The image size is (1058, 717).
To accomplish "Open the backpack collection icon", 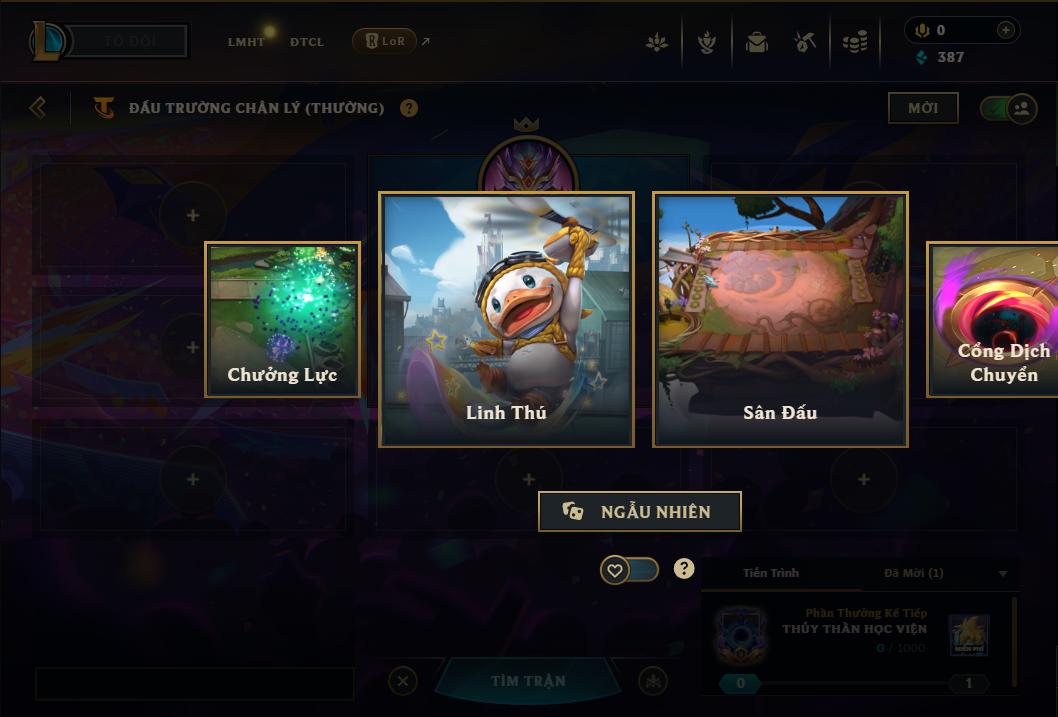I will 756,42.
